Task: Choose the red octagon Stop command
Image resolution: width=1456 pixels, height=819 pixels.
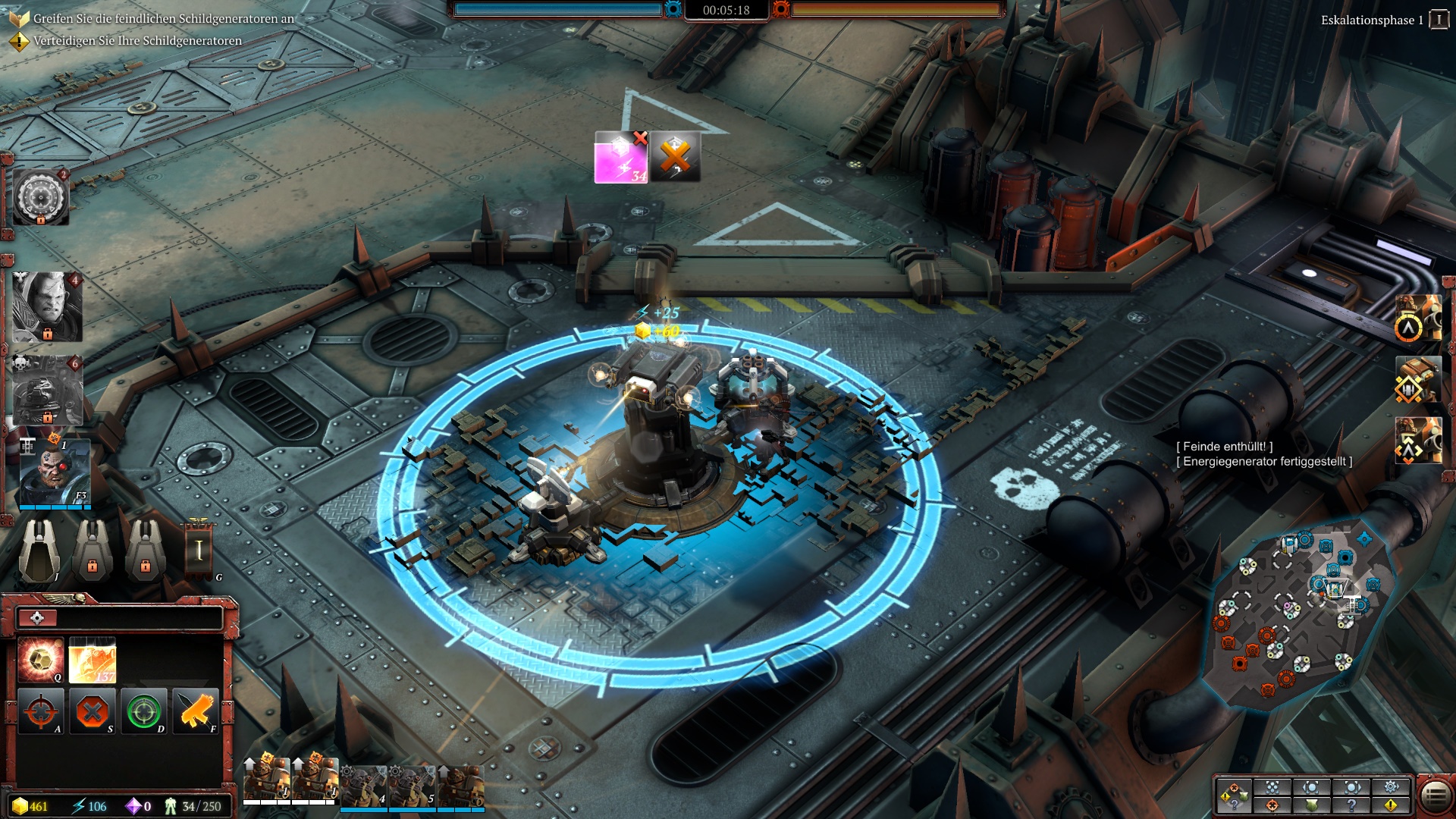Action: point(93,711)
